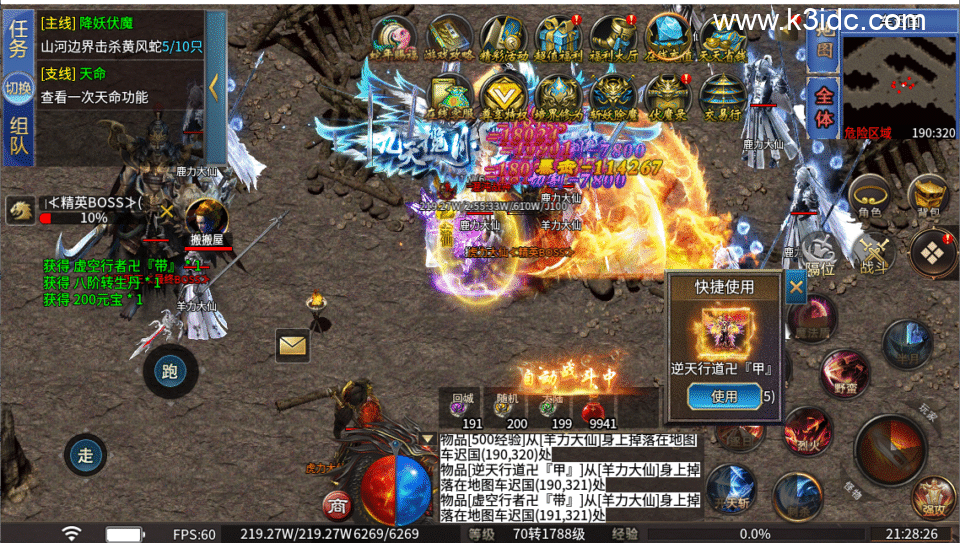The height and width of the screenshot is (543, 960).
Task: Open the 角色 character panel
Action: point(869,196)
